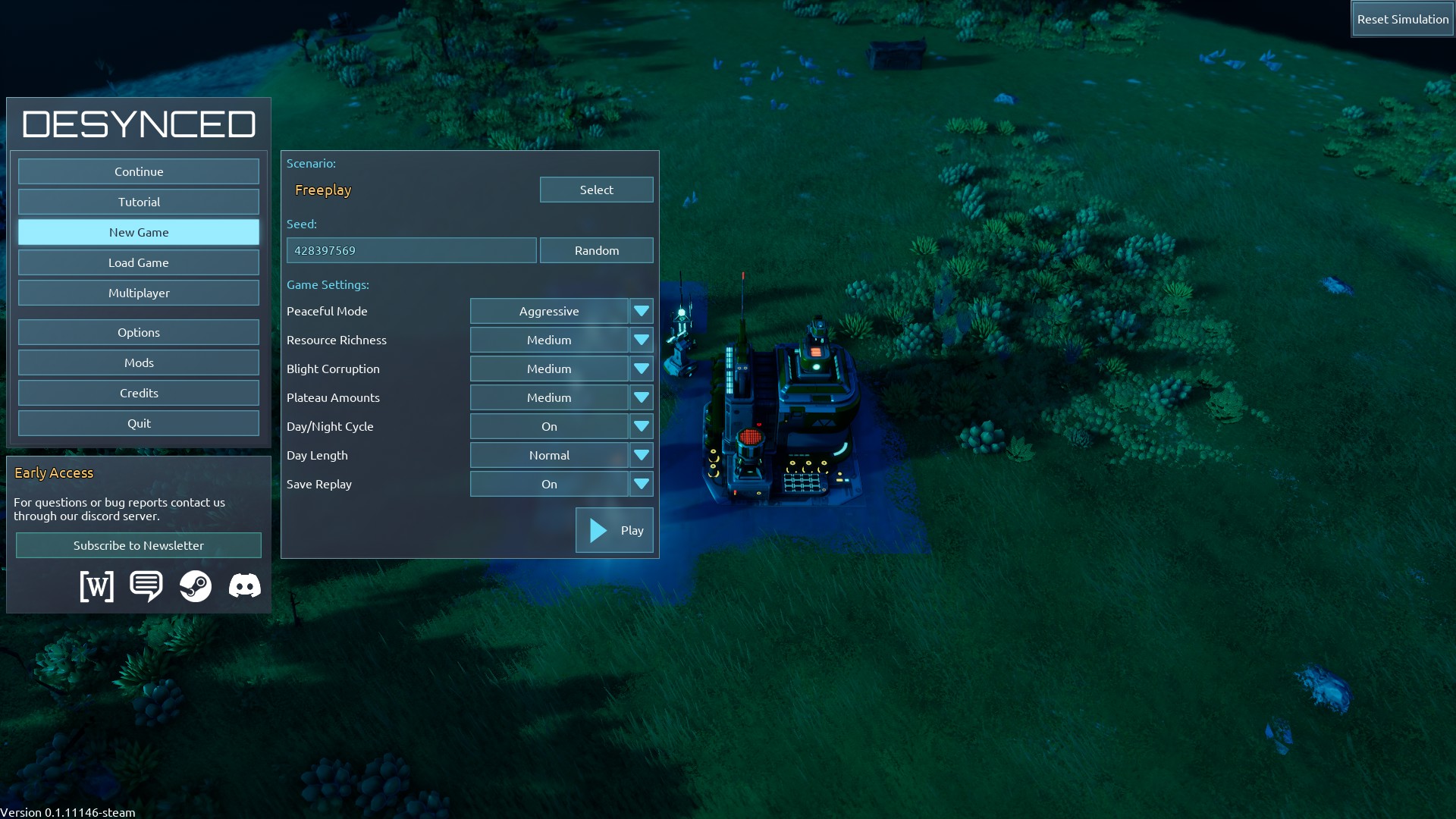
Task: Open the Discord server link icon
Action: pos(244,586)
